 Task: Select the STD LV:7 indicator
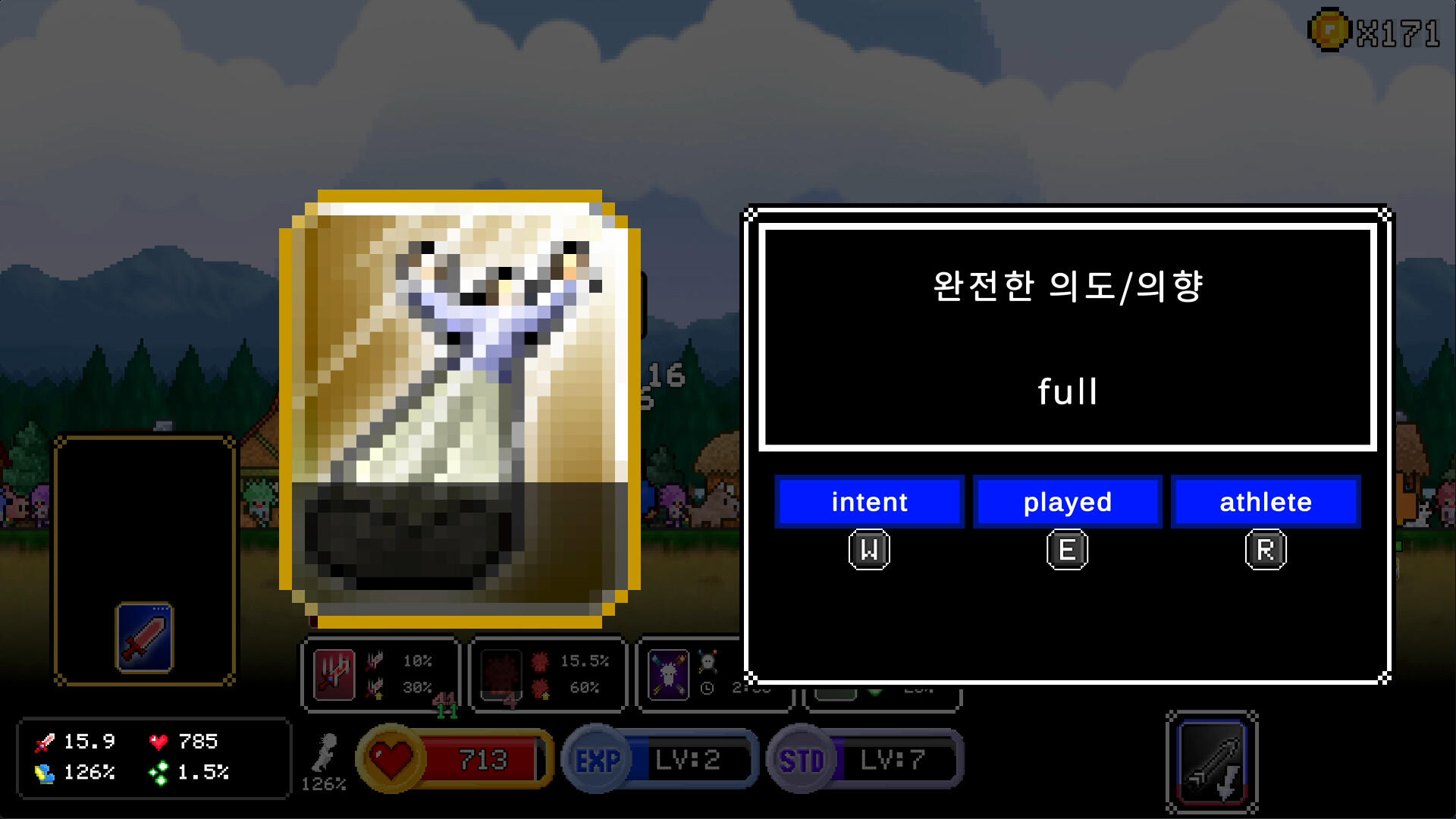pyautogui.click(x=864, y=759)
